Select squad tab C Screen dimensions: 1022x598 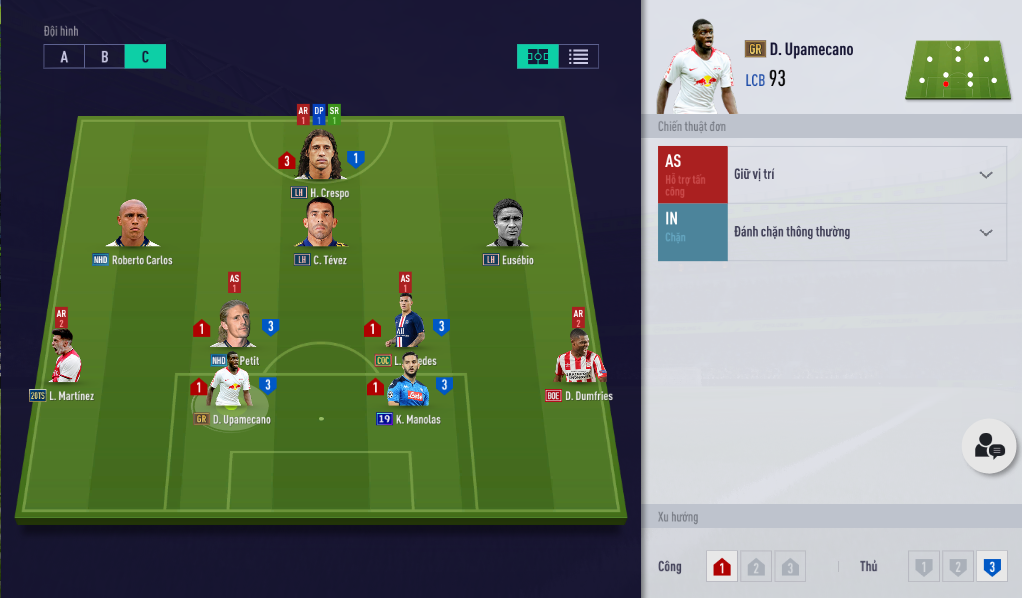coord(145,57)
